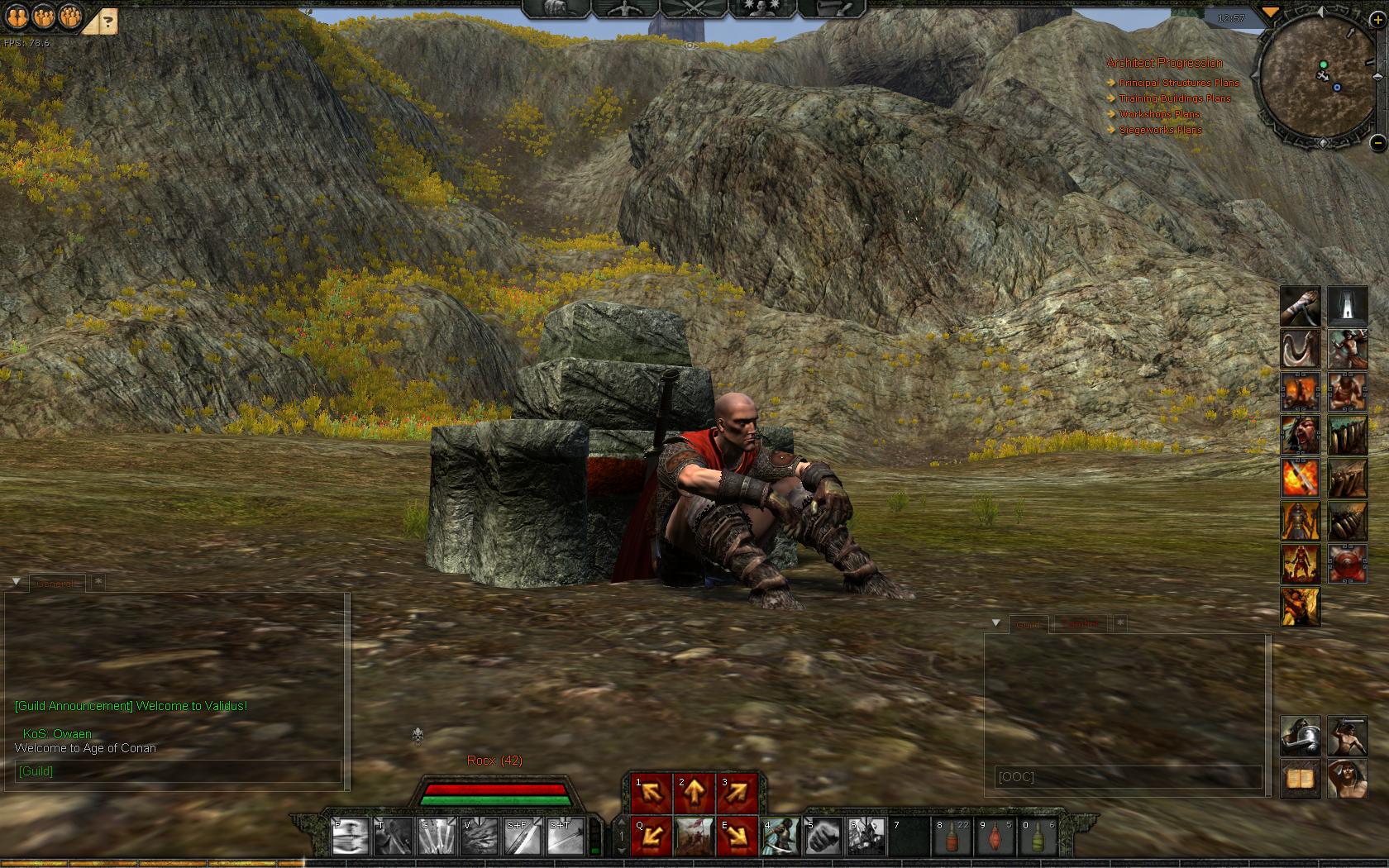Use the orange potion in slot 8
This screenshot has height=868, width=1389.
[952, 837]
